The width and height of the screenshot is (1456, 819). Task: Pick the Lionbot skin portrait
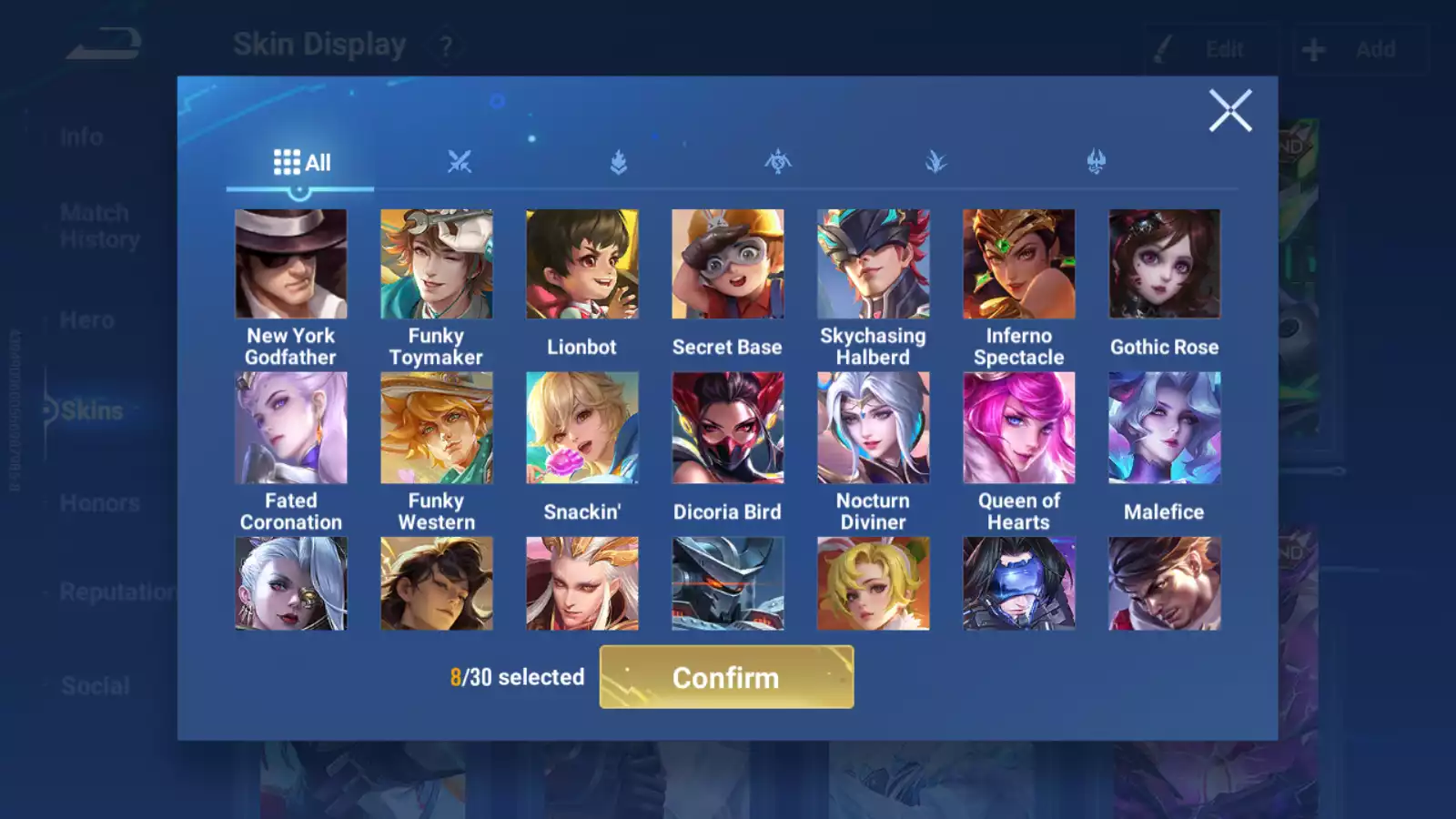coord(582,264)
